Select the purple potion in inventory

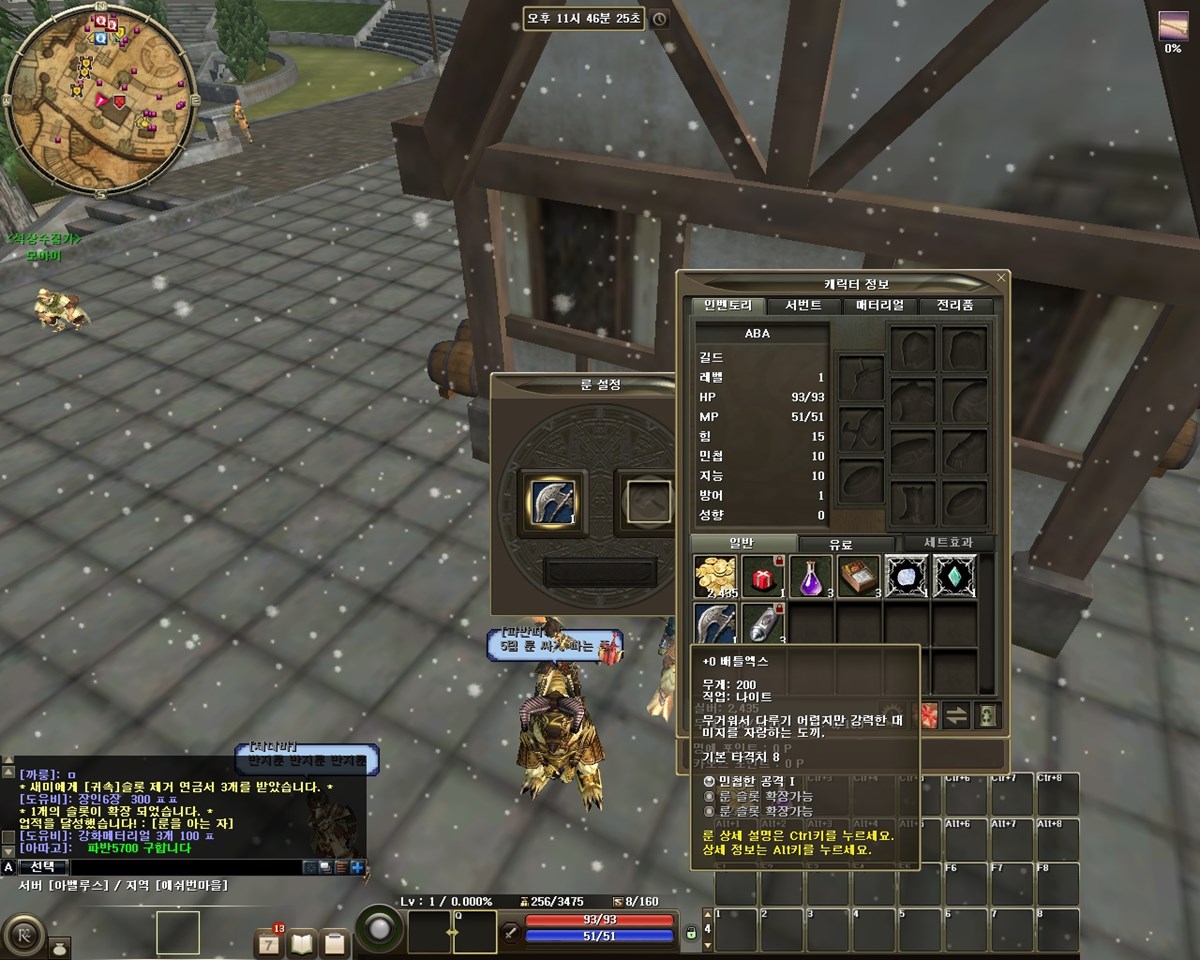pyautogui.click(x=810, y=578)
